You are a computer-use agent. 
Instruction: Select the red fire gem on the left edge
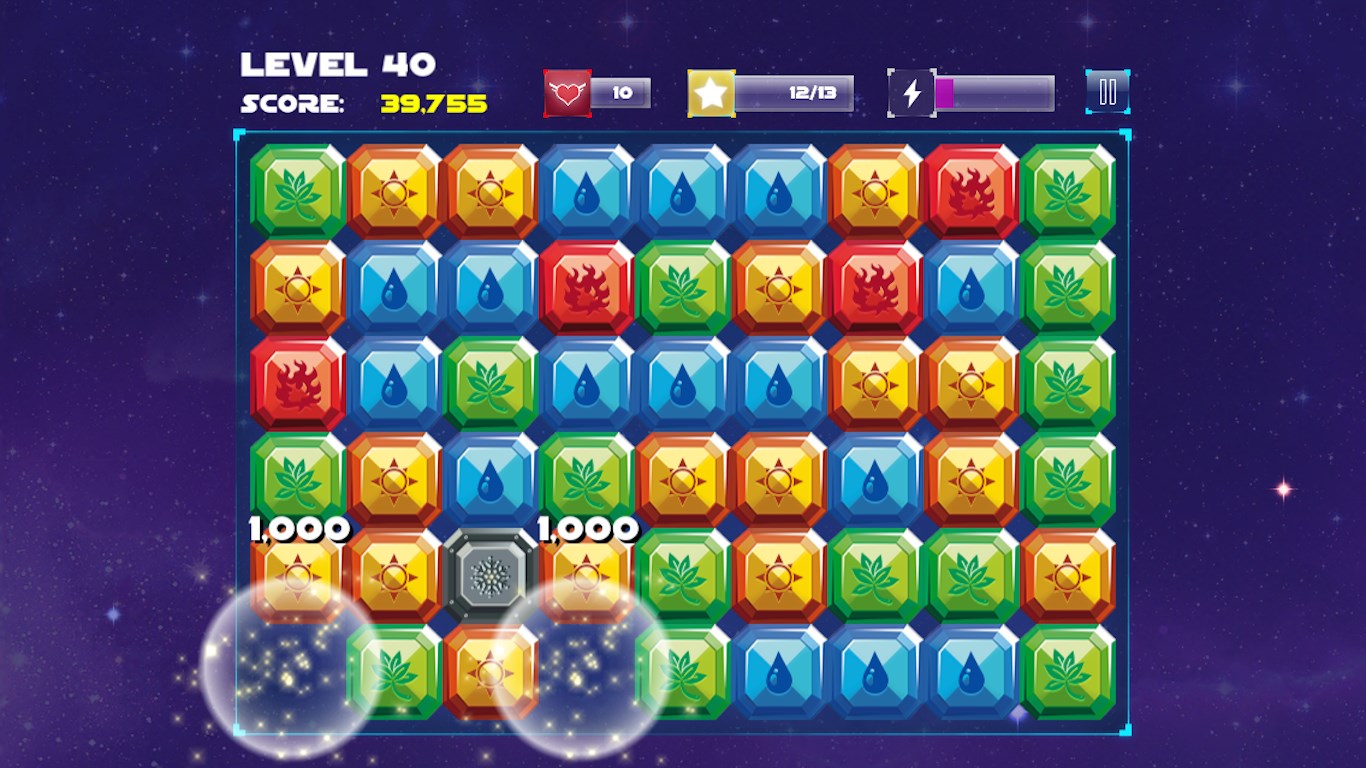click(294, 383)
